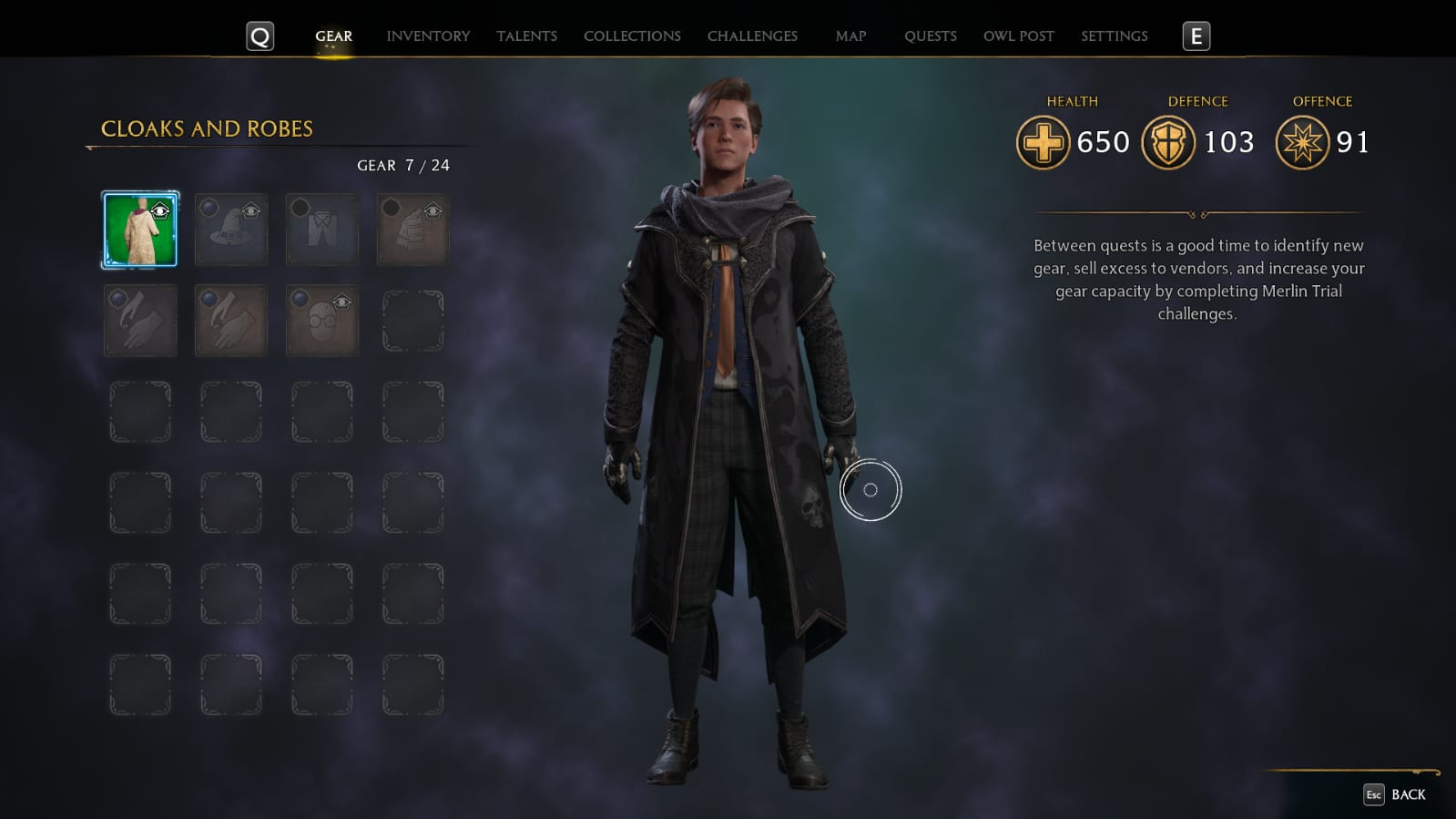Select the shirt and trousers outfit slot
The height and width of the screenshot is (819, 1456).
click(x=322, y=230)
